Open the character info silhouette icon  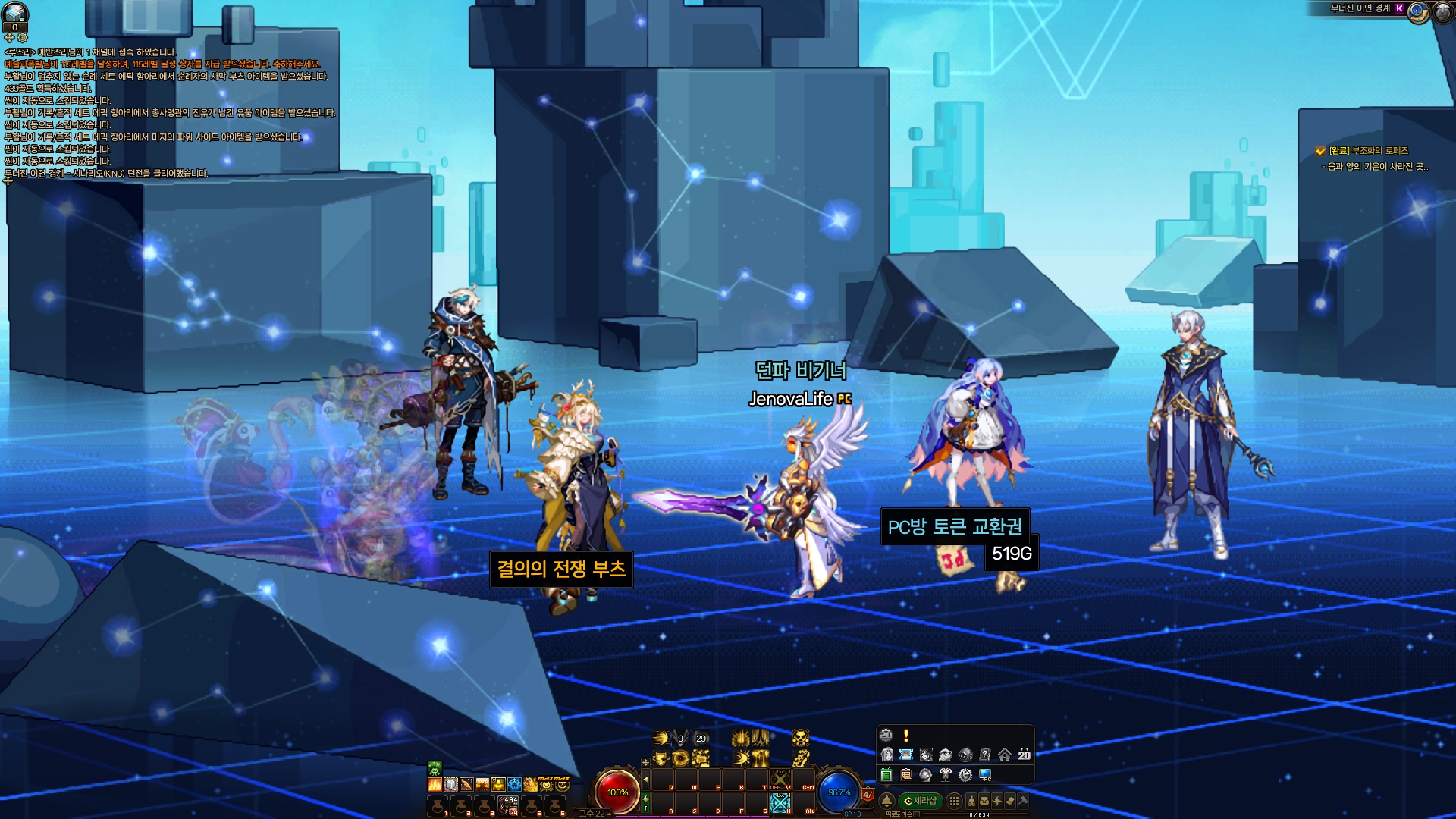click(x=971, y=801)
